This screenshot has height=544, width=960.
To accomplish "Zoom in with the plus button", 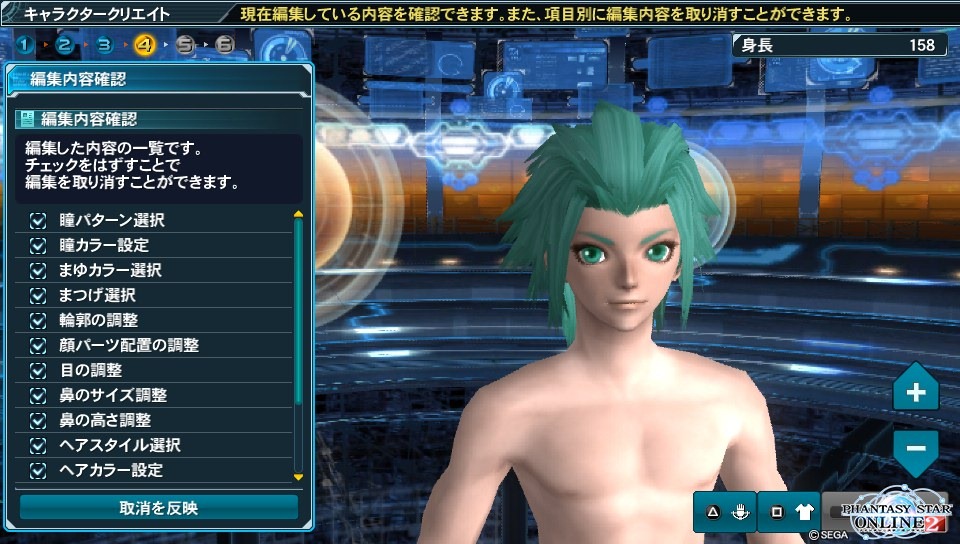I will click(915, 392).
